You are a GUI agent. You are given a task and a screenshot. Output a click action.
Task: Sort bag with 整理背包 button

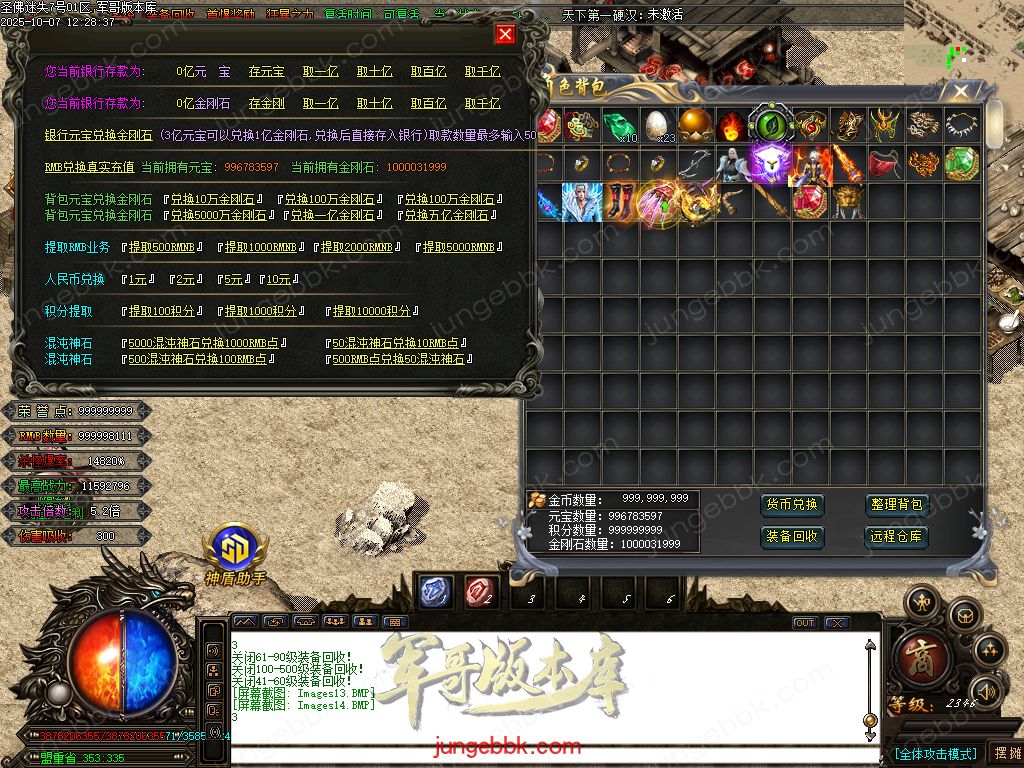[x=897, y=505]
